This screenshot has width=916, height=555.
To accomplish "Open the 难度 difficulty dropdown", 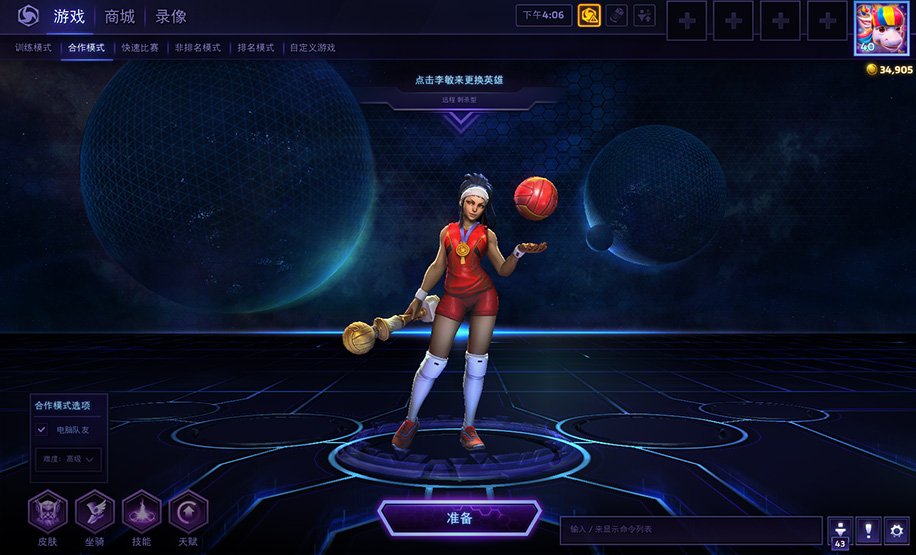I will coord(70,459).
